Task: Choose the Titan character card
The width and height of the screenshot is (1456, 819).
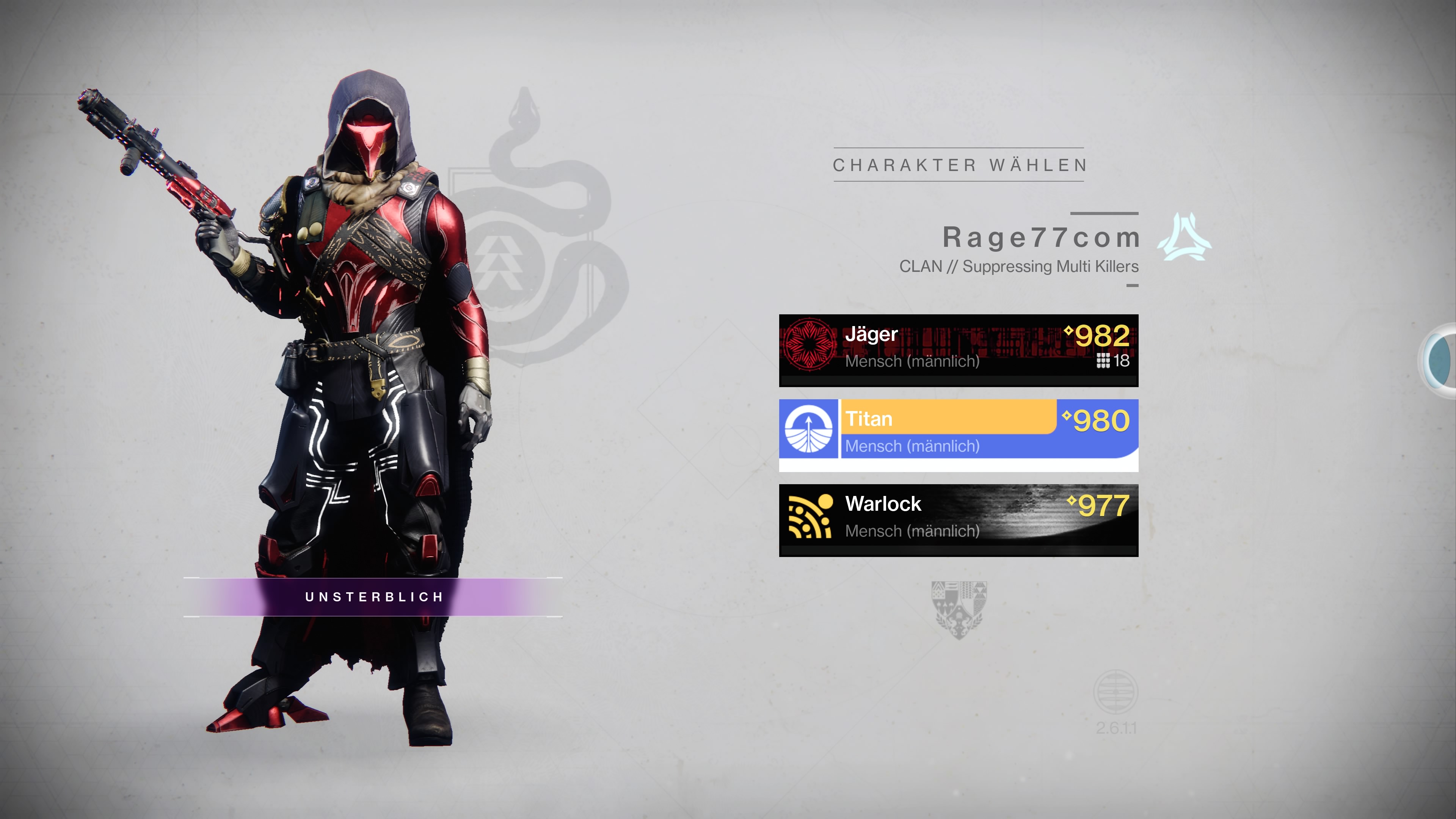Action: tap(958, 434)
